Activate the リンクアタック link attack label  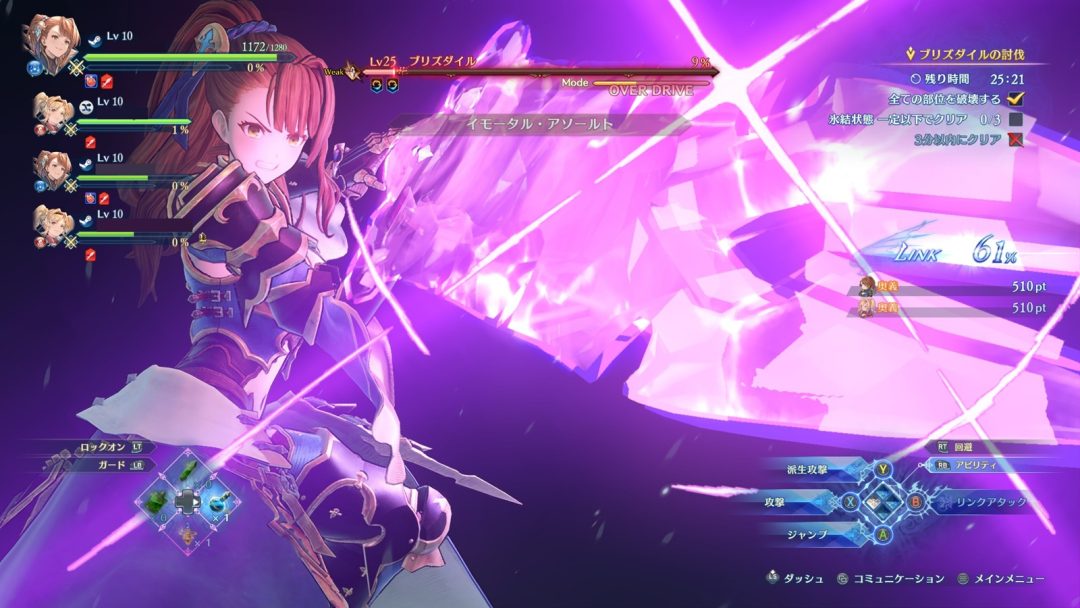990,502
